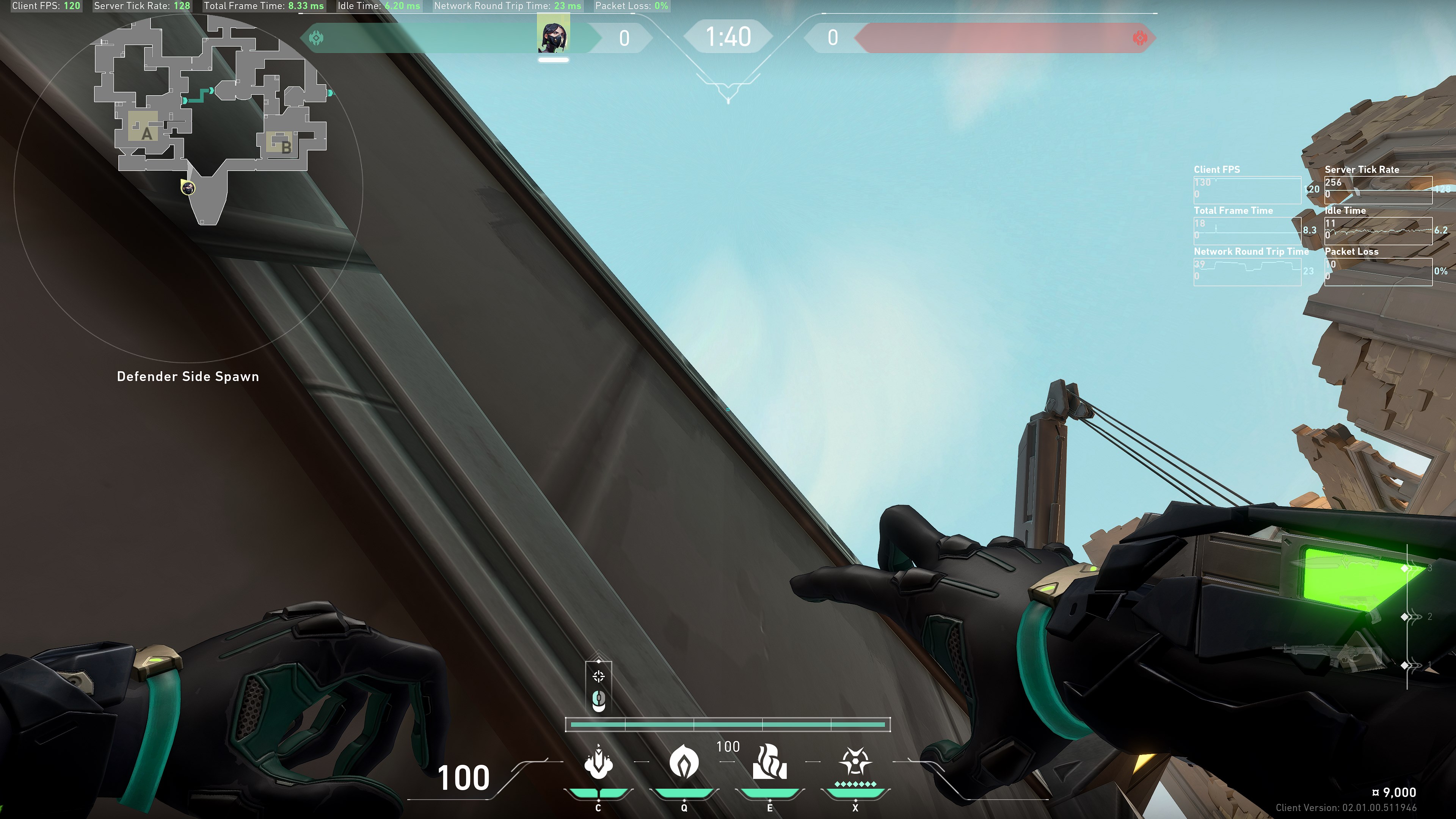Click the Viper agent portrait
This screenshot has height=819, width=1456.
tap(553, 34)
